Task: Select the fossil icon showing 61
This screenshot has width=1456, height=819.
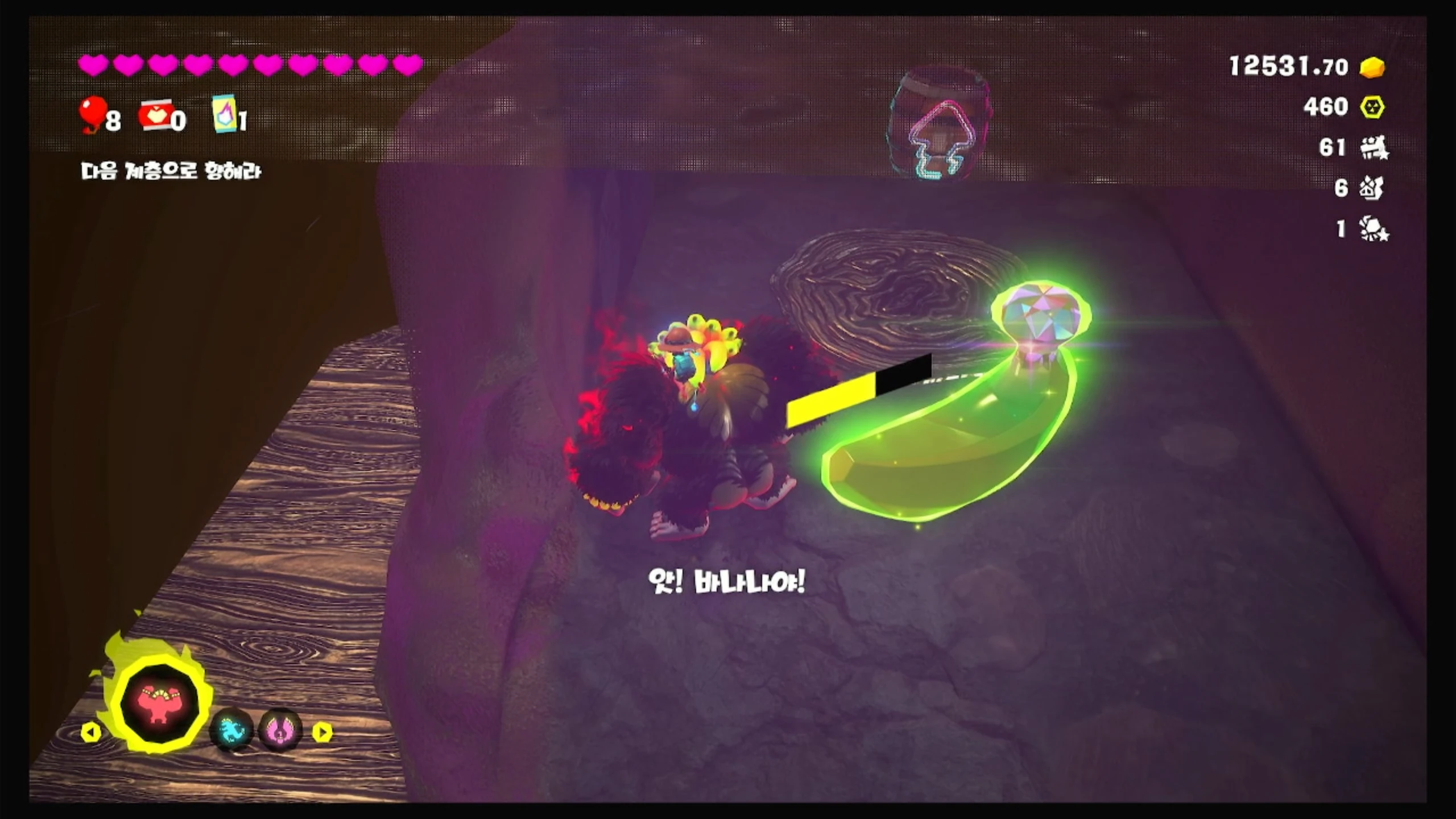Action: coord(1374,148)
